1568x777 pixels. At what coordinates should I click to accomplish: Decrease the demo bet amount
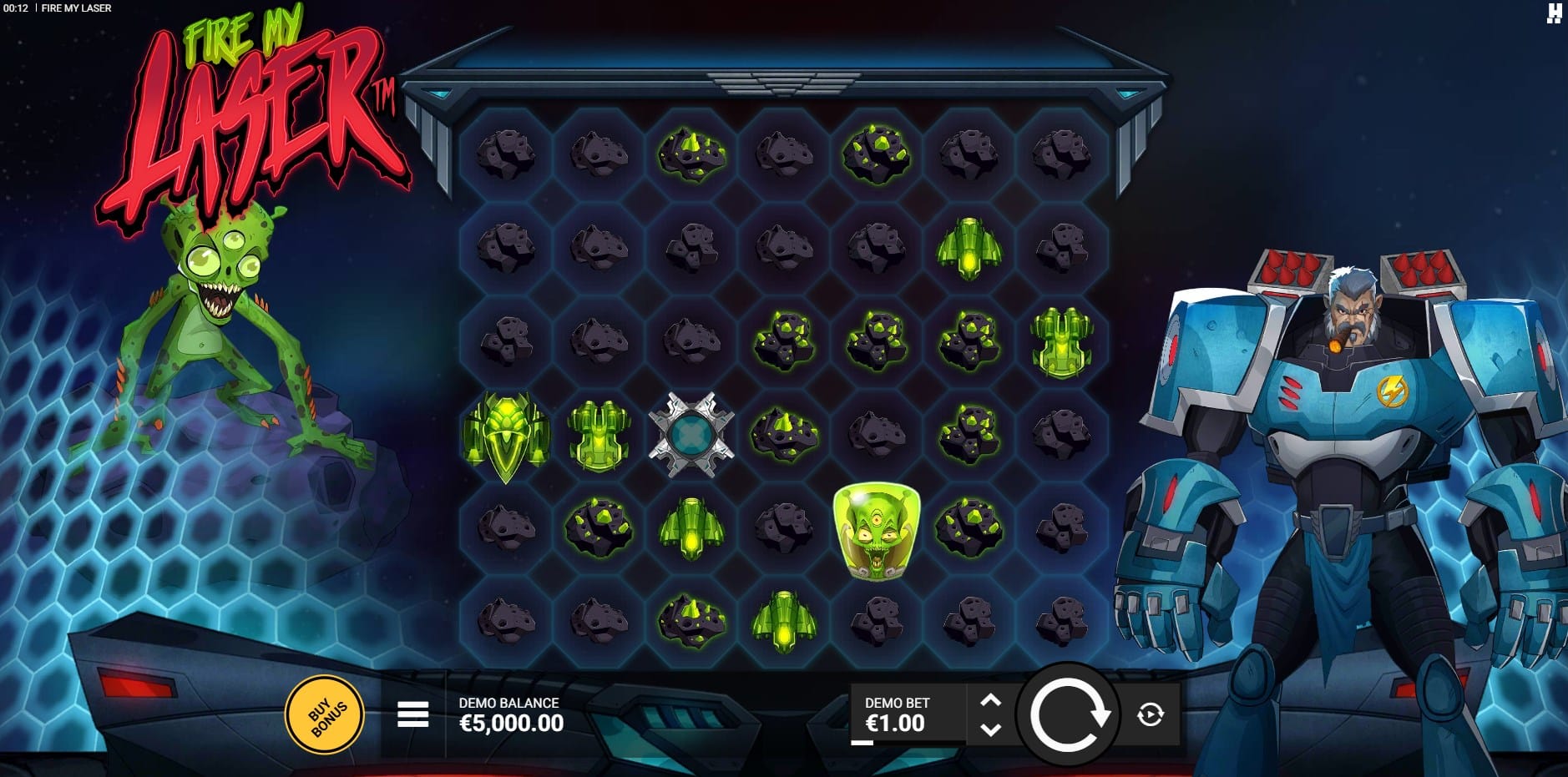[x=990, y=729]
